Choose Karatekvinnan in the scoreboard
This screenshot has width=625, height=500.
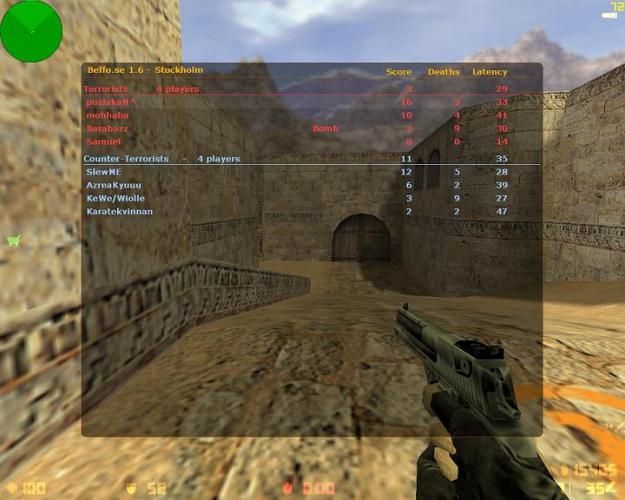click(120, 211)
